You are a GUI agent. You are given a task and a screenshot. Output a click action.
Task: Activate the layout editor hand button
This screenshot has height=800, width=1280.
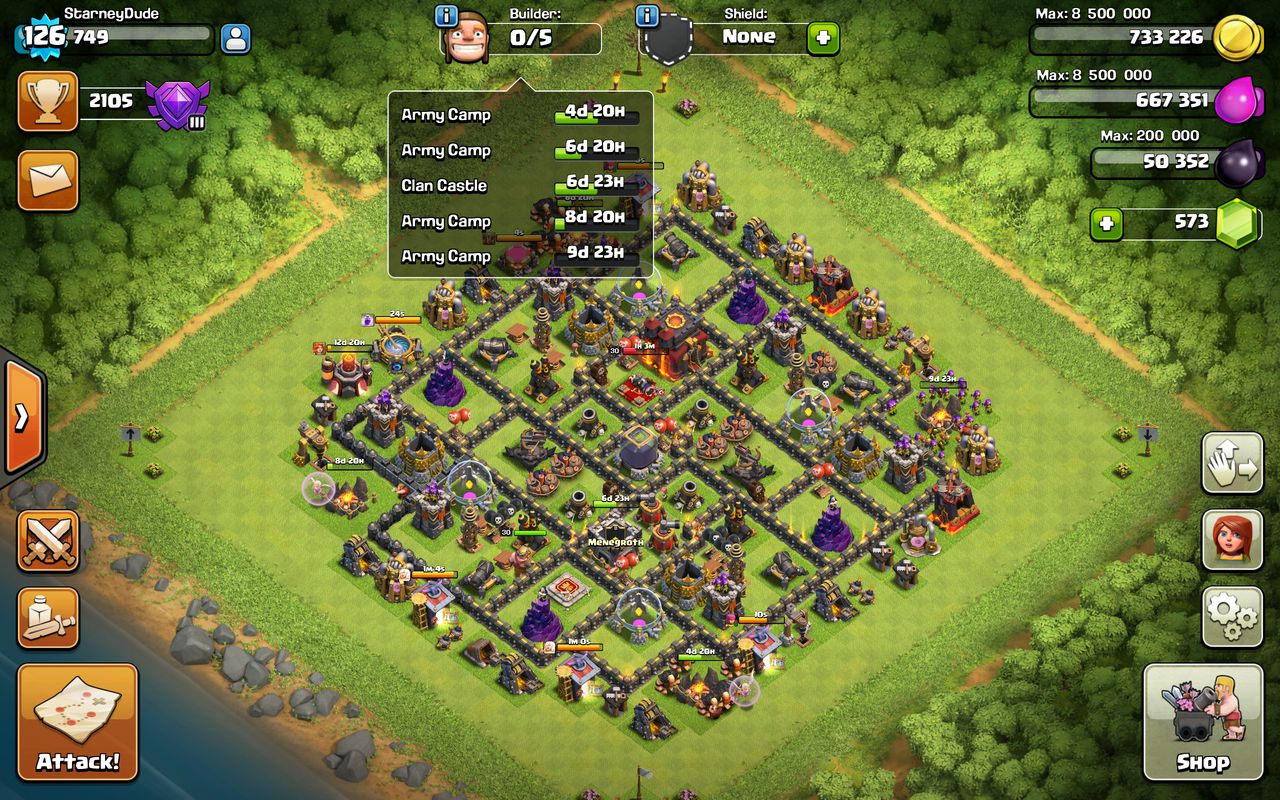point(1232,463)
